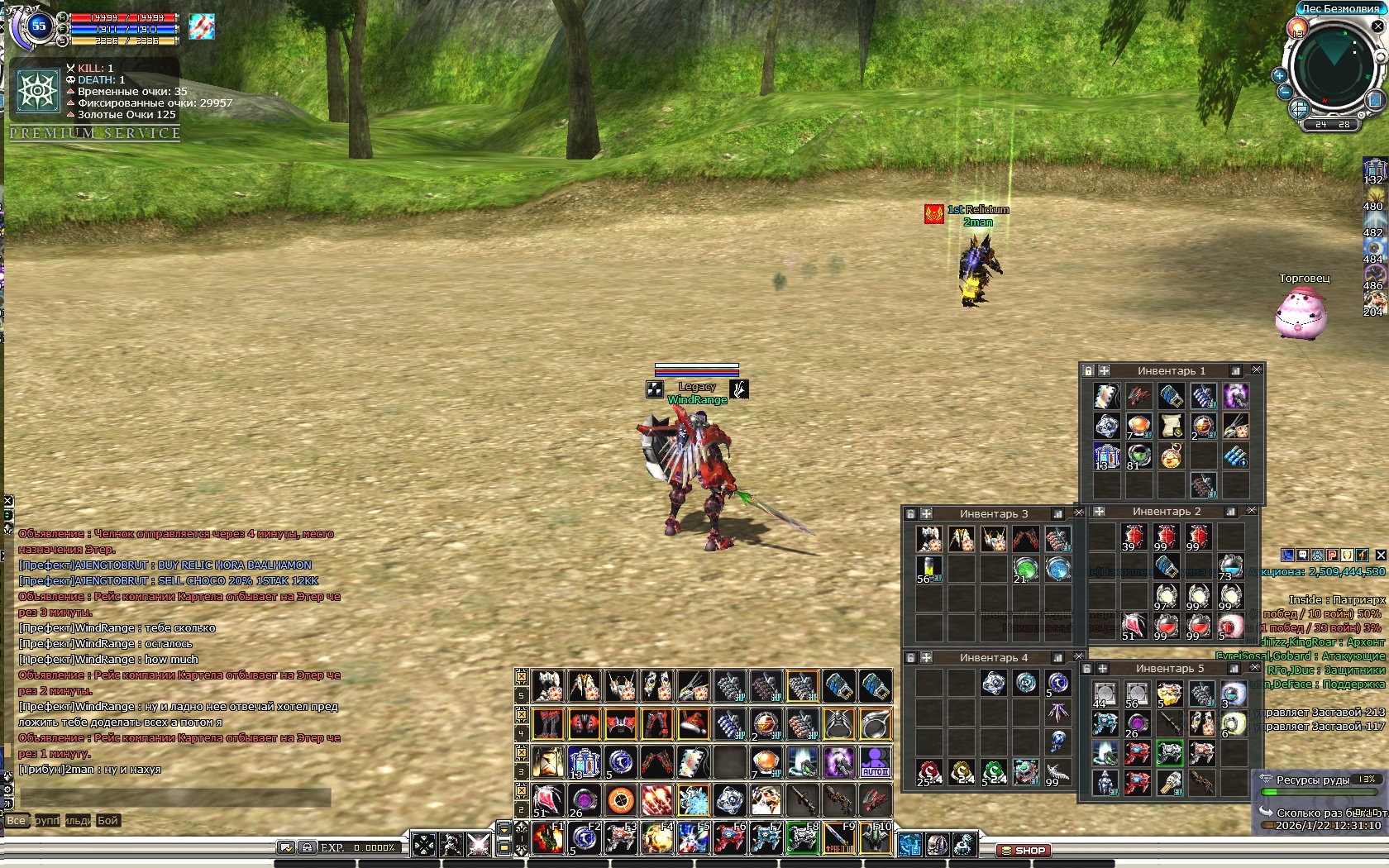Click the chat text input field
Image resolution: width=1389 pixels, height=868 pixels.
tap(175, 797)
